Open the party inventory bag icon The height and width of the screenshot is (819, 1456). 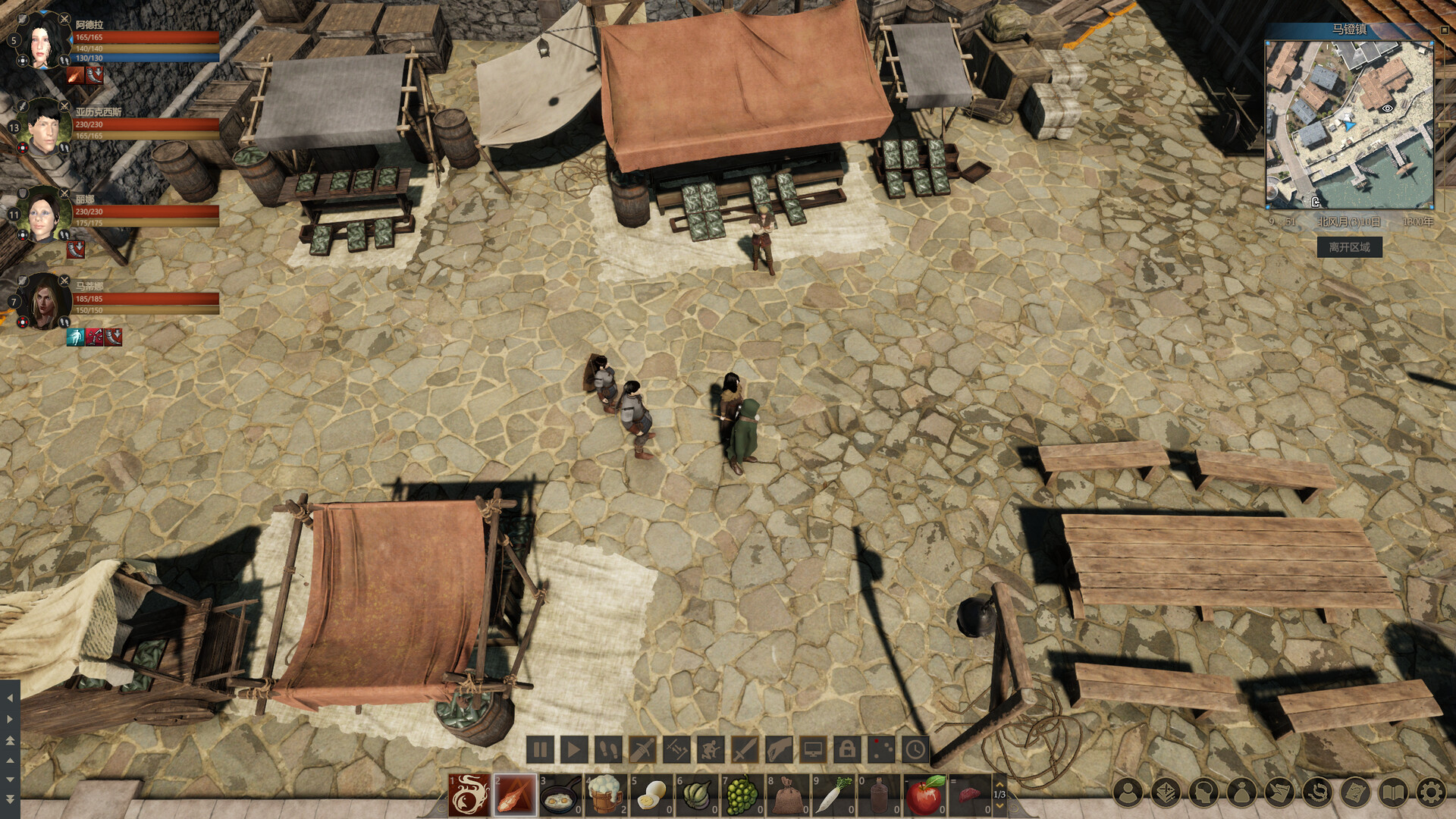(1241, 791)
